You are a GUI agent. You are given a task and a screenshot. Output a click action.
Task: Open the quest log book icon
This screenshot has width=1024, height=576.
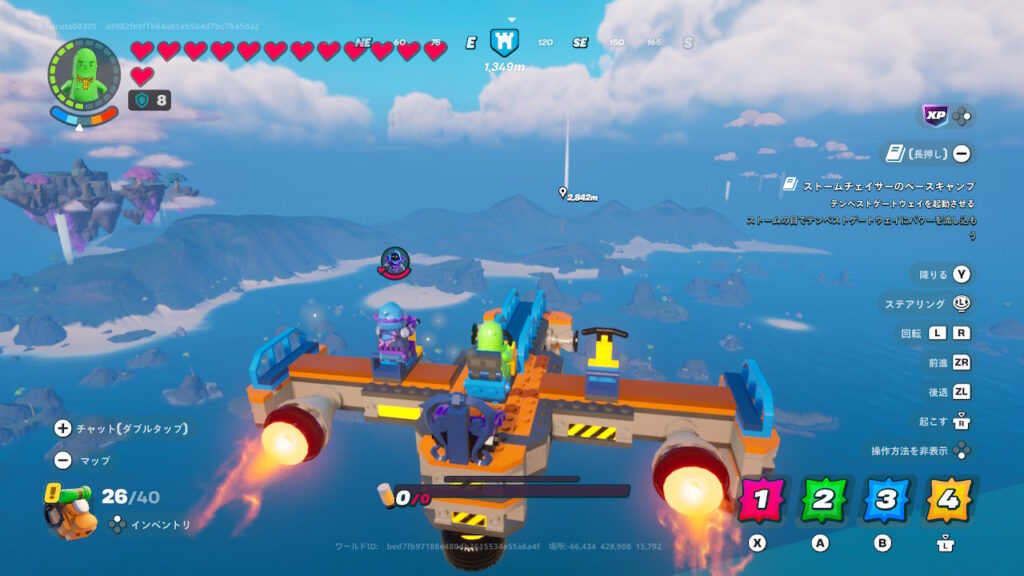[895, 154]
